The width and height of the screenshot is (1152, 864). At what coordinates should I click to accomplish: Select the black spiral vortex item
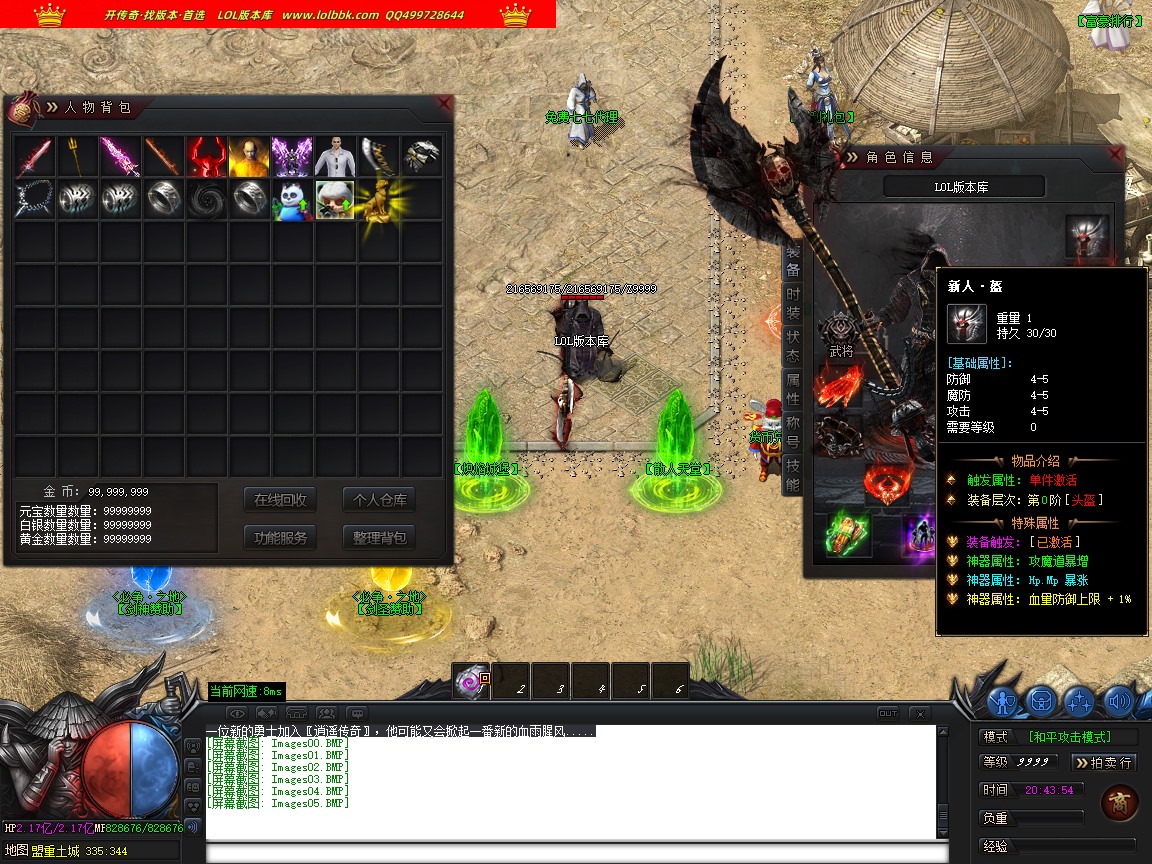tap(206, 200)
